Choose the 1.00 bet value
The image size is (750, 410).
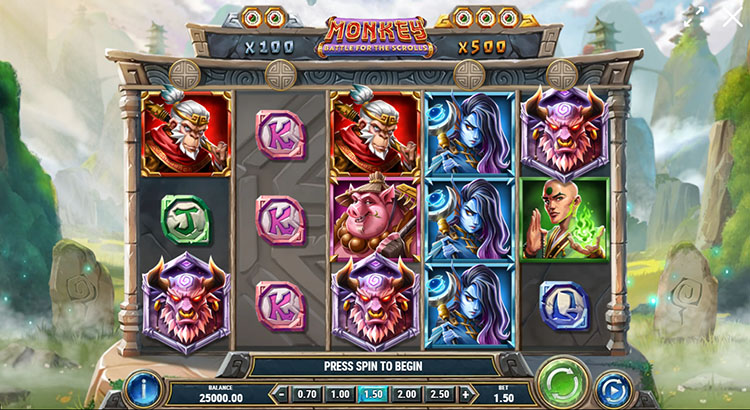coord(340,395)
